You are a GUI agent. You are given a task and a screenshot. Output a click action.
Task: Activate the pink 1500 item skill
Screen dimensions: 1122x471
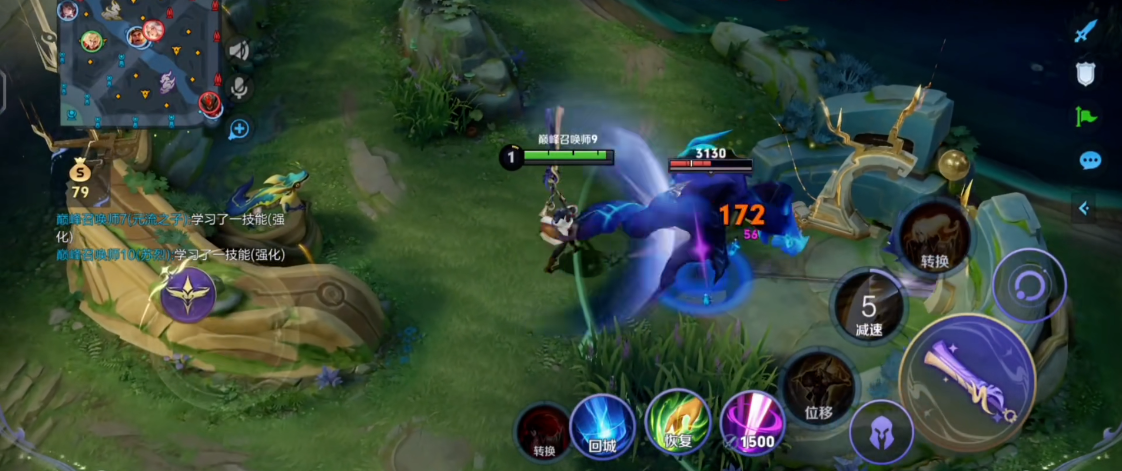point(753,423)
